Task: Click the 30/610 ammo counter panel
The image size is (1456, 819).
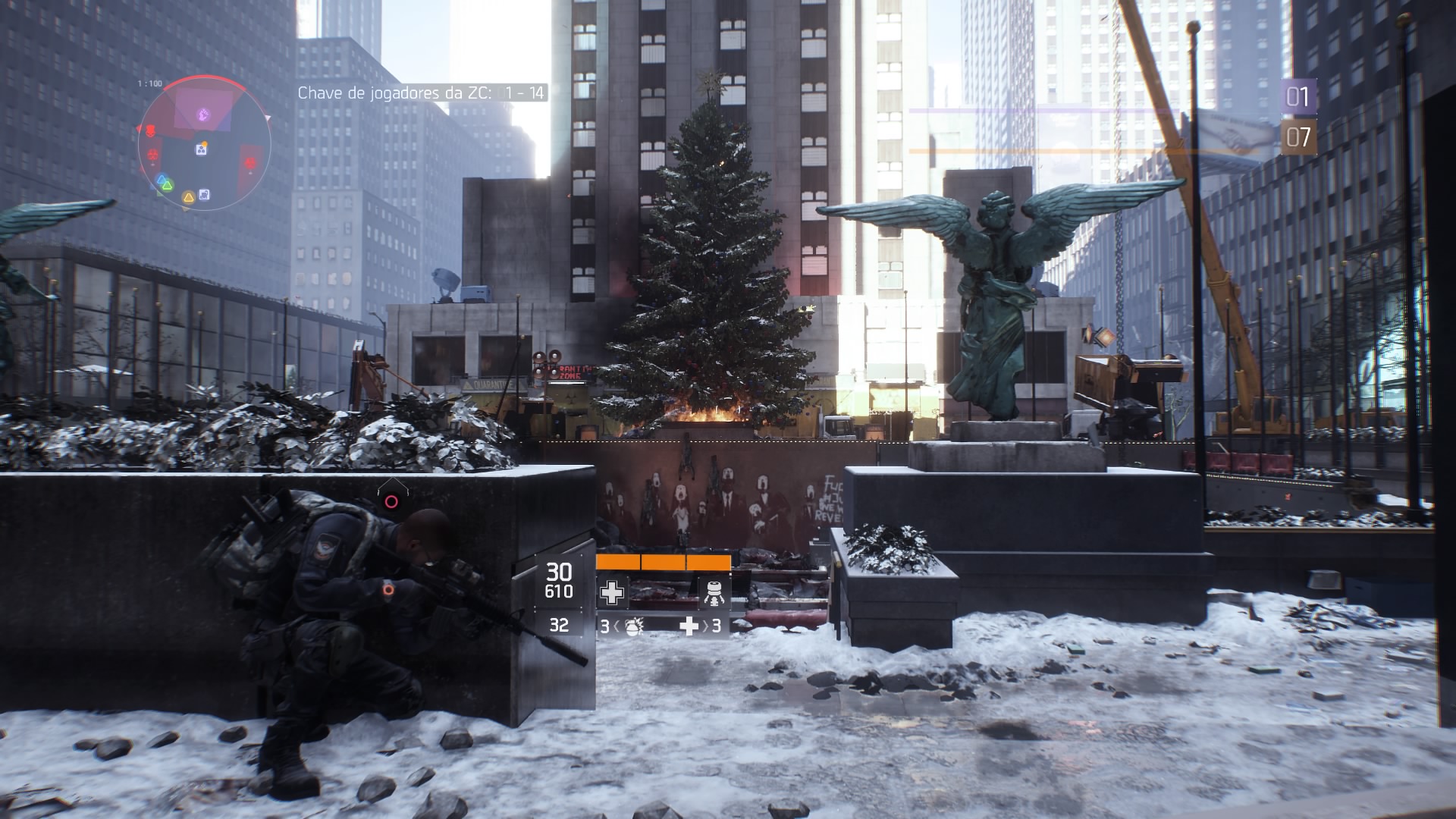Action: pyautogui.click(x=559, y=580)
